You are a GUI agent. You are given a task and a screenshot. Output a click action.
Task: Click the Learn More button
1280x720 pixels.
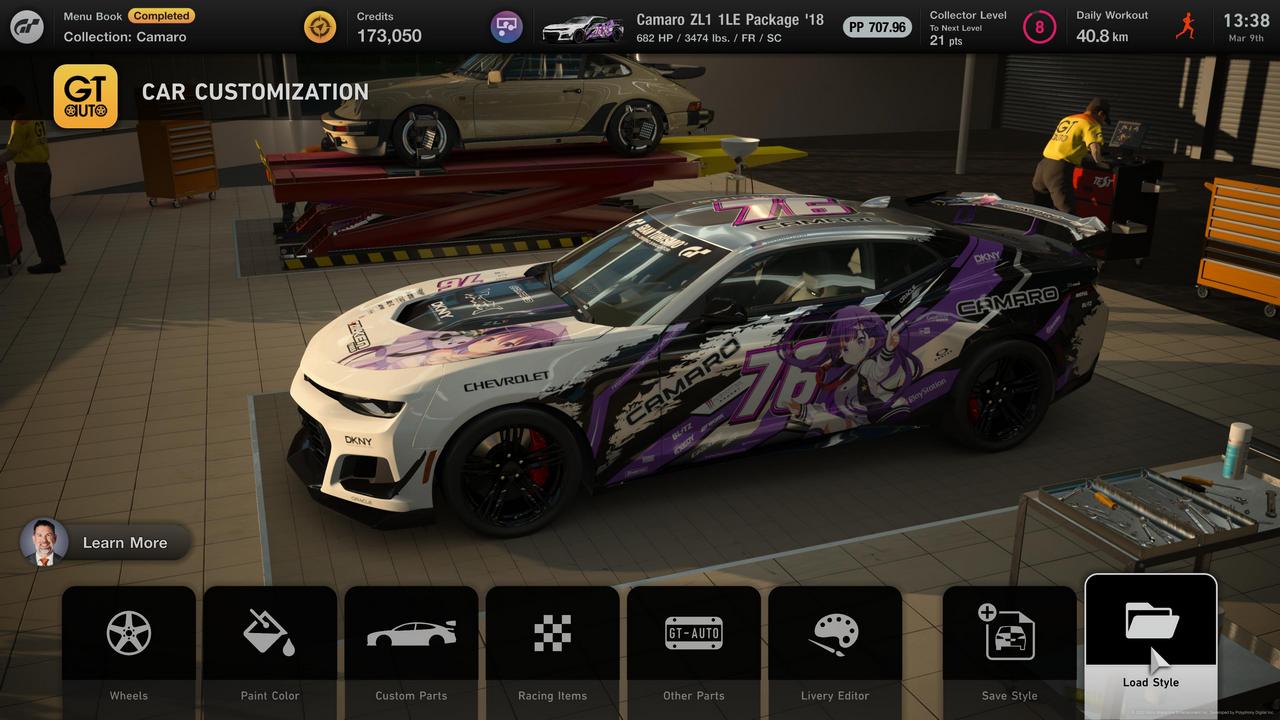(x=106, y=542)
